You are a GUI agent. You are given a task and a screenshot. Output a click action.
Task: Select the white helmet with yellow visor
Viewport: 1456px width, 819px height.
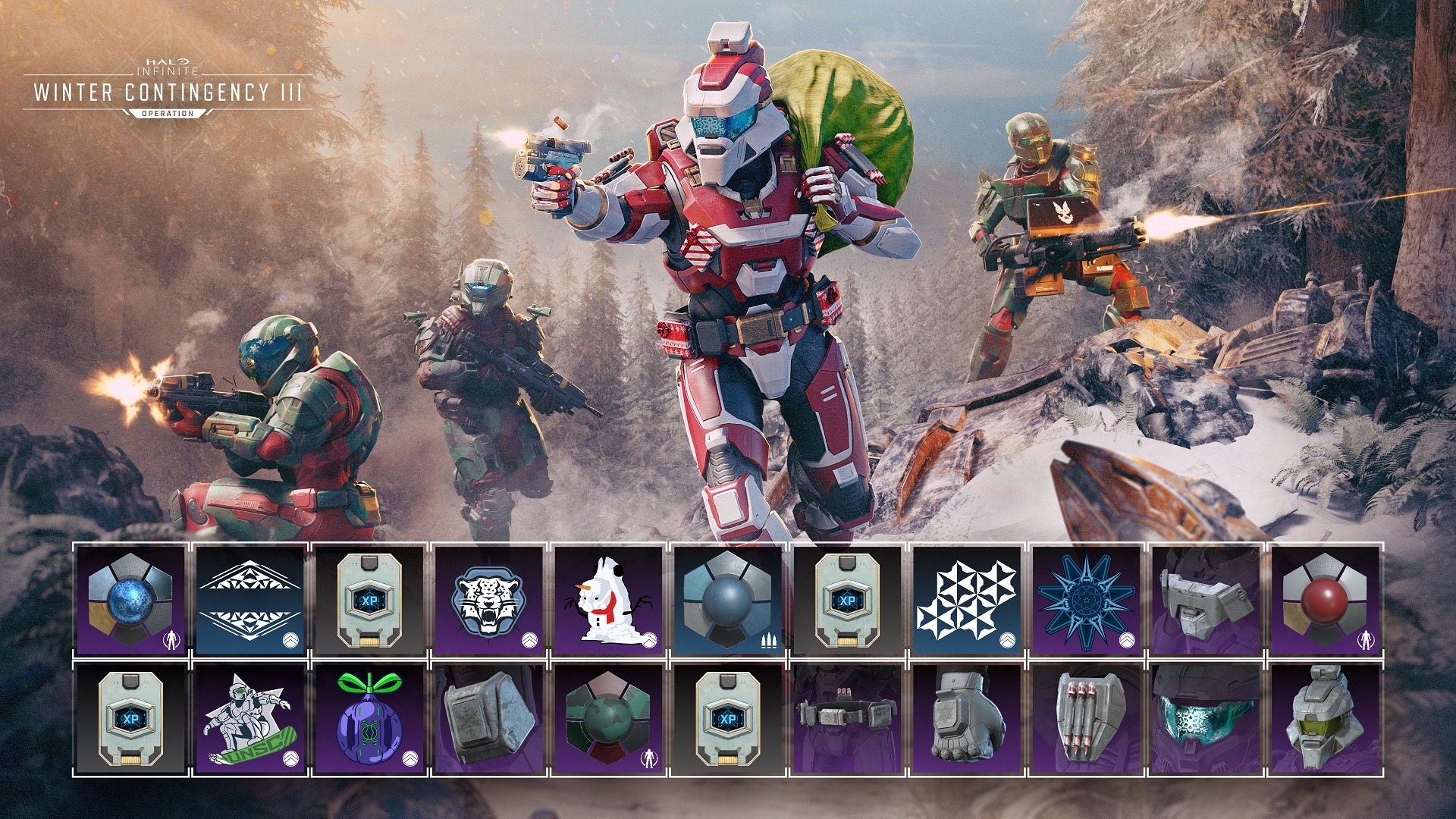(x=1324, y=719)
